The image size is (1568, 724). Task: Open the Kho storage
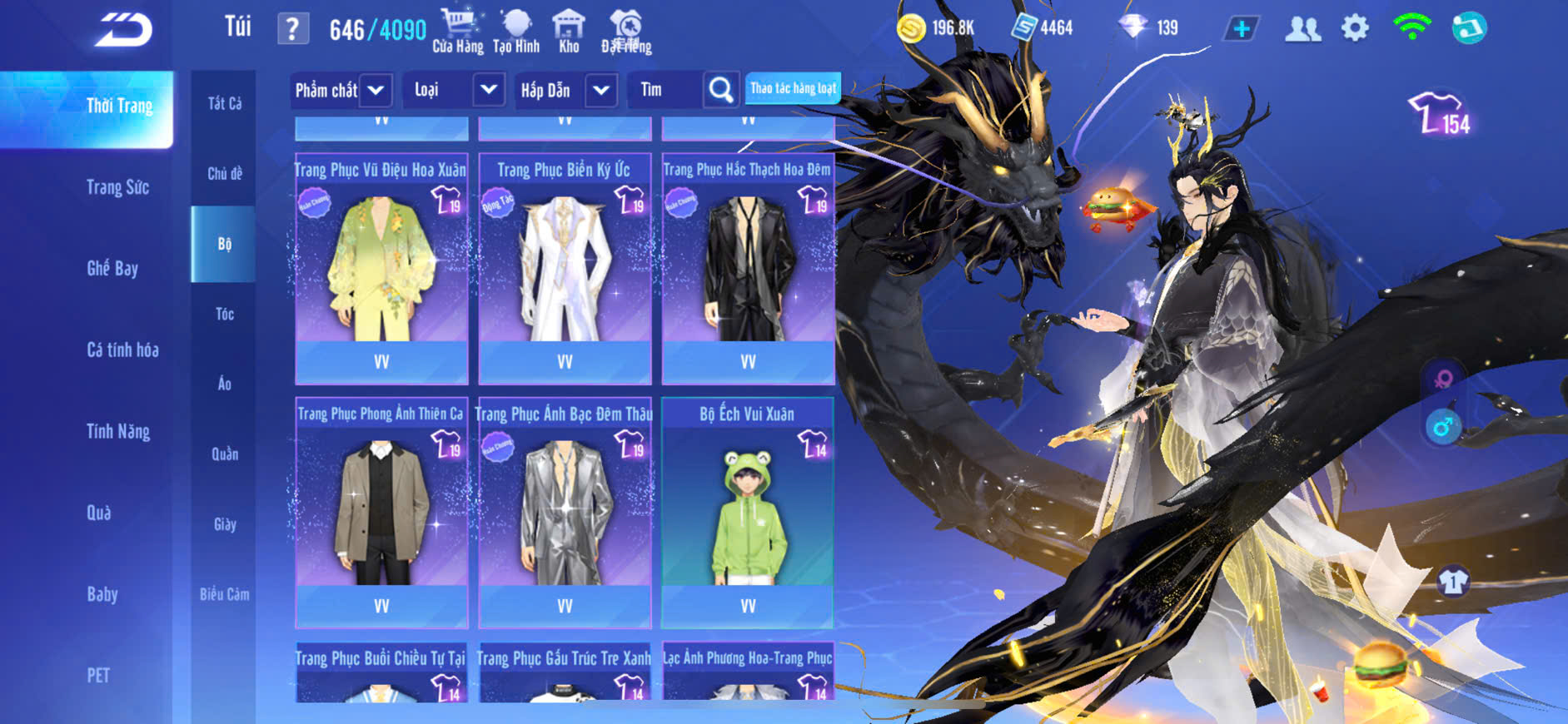point(569,31)
